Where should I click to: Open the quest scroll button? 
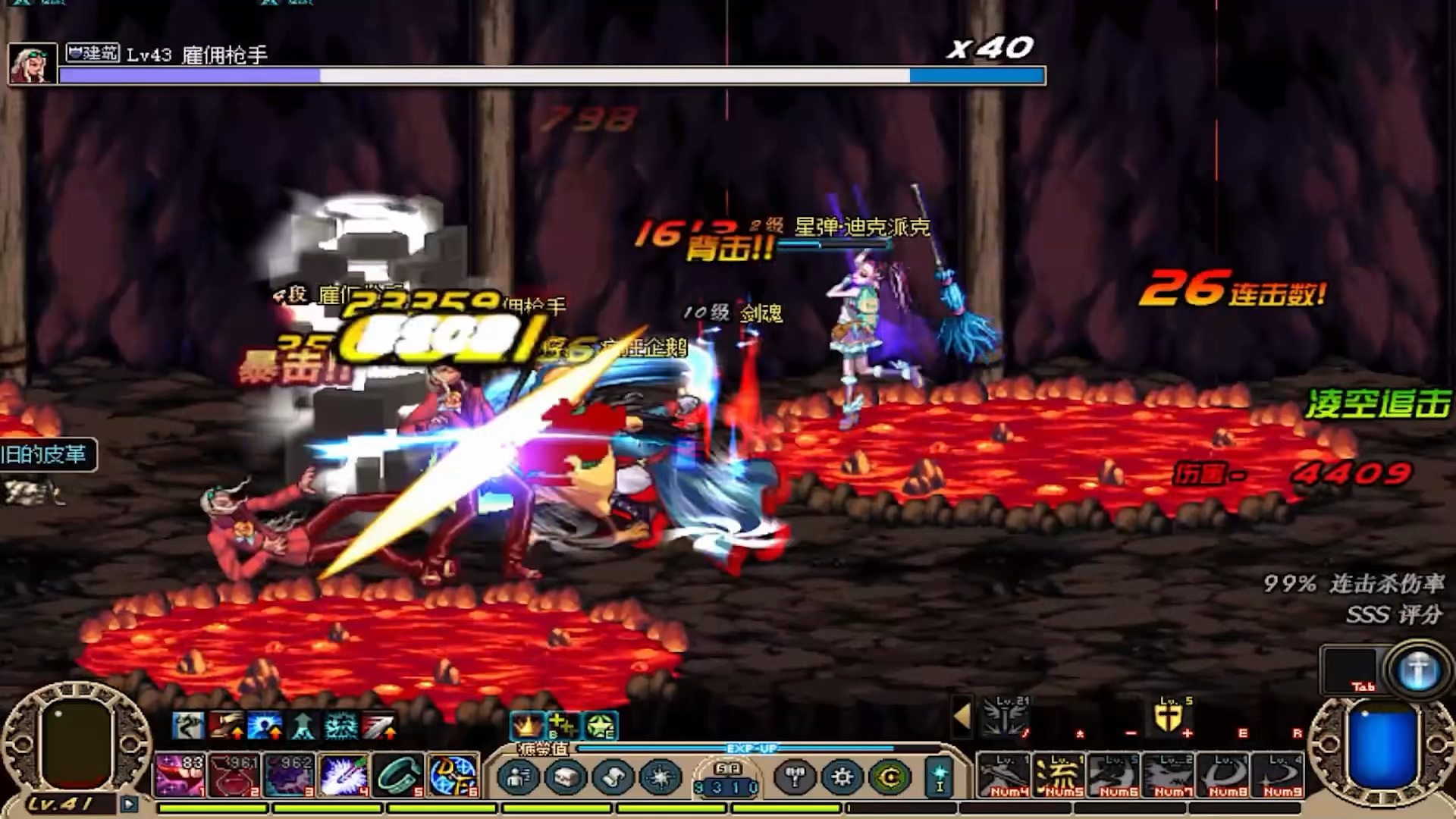tap(613, 778)
